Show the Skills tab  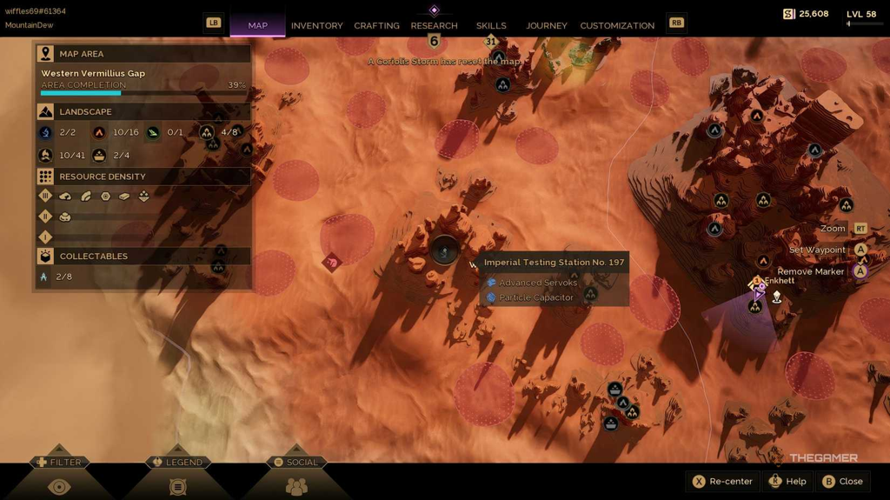point(491,25)
